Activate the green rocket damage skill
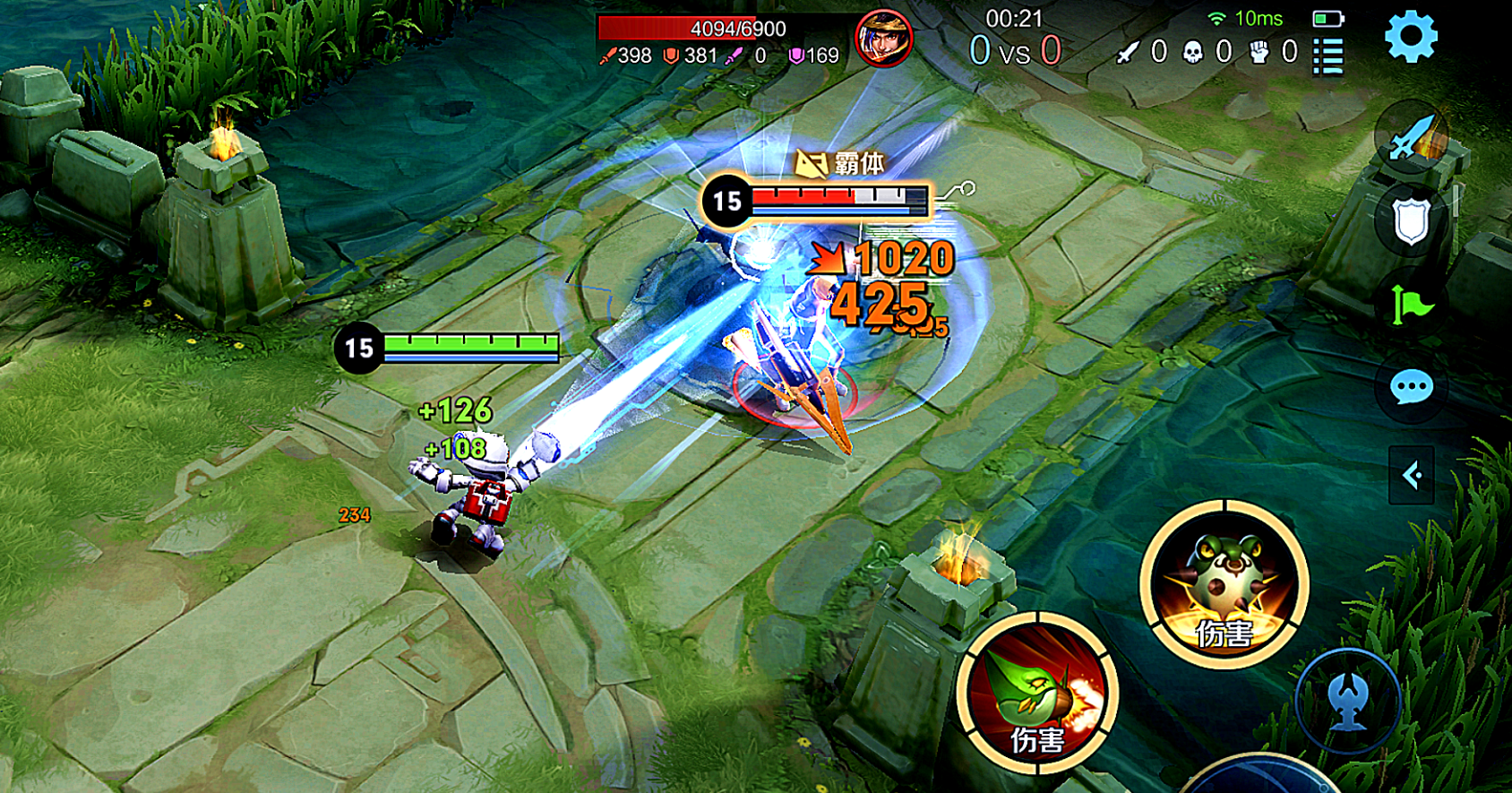This screenshot has width=1512, height=793. tap(1037, 694)
